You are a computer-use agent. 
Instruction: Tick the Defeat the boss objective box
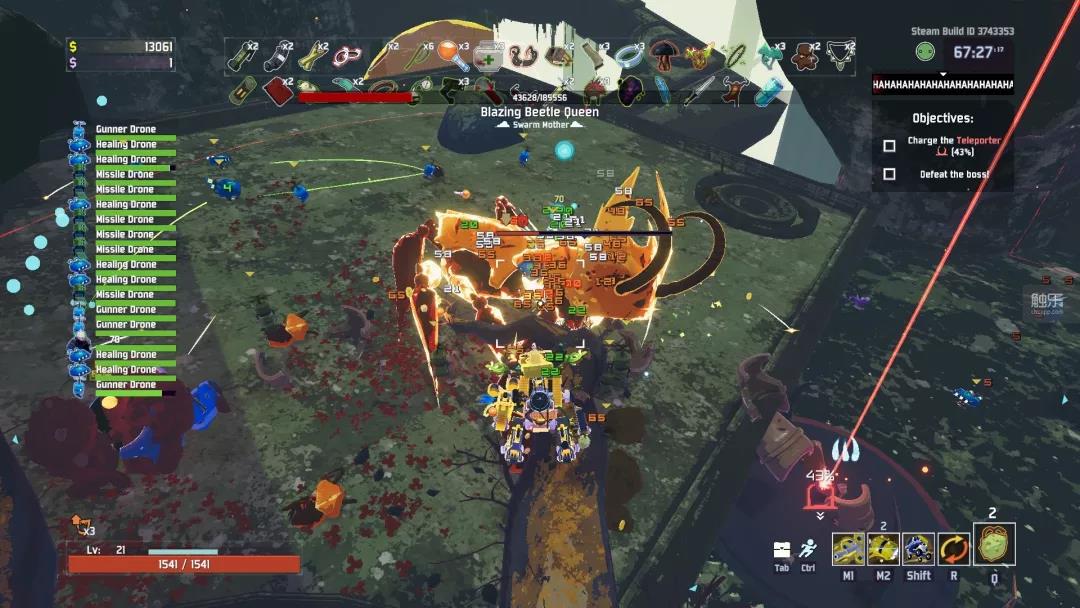[x=889, y=174]
